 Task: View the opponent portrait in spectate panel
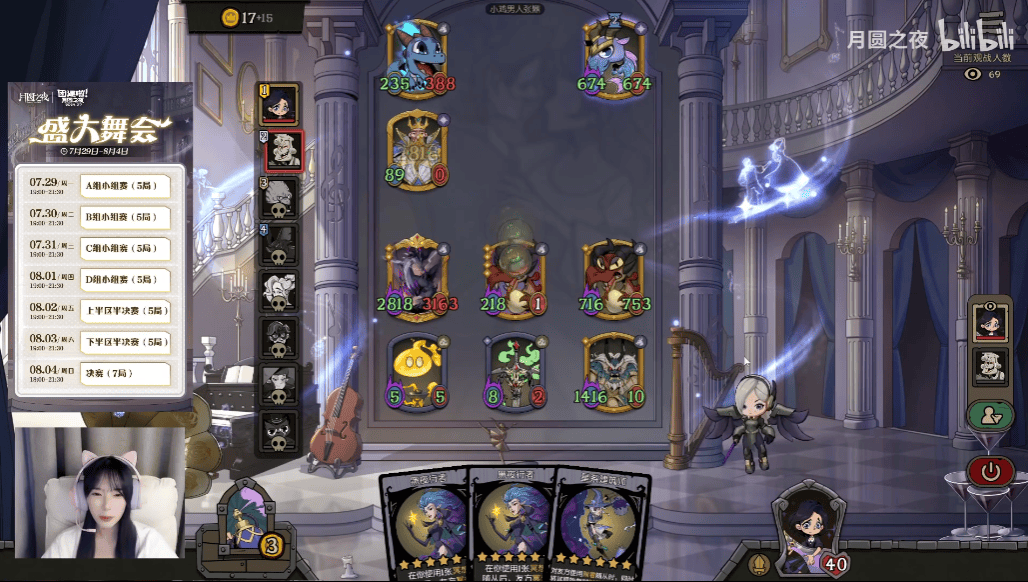(990, 366)
